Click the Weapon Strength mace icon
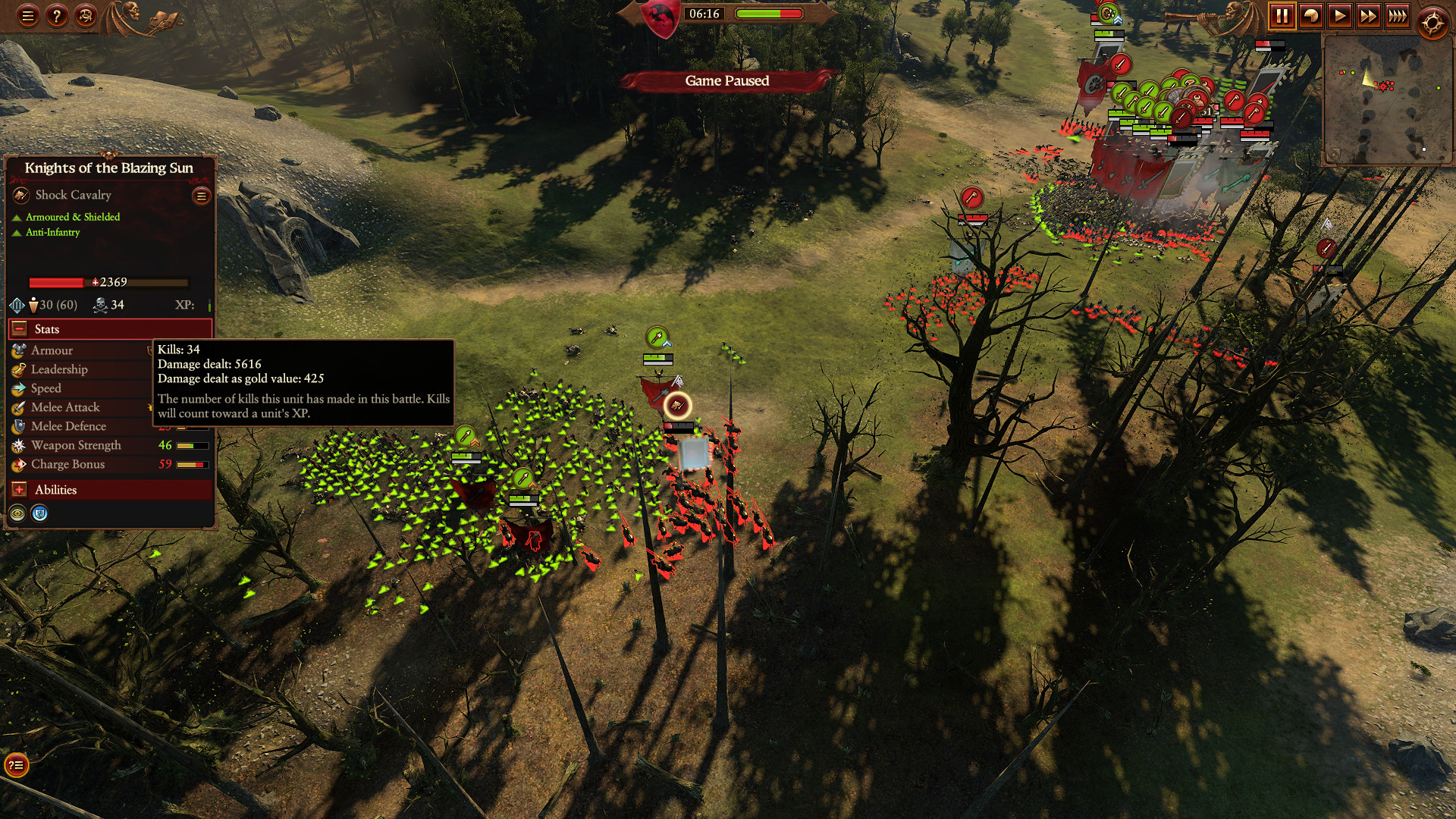The image size is (1456, 819). click(17, 445)
